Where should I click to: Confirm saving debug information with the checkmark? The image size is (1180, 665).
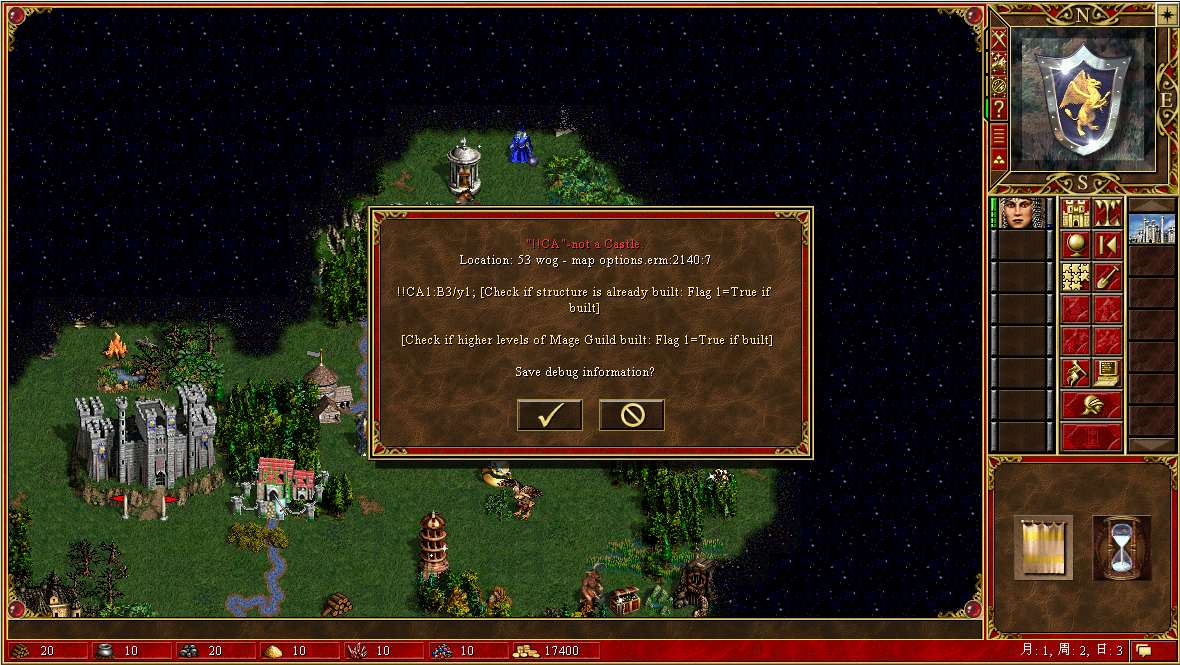(549, 415)
